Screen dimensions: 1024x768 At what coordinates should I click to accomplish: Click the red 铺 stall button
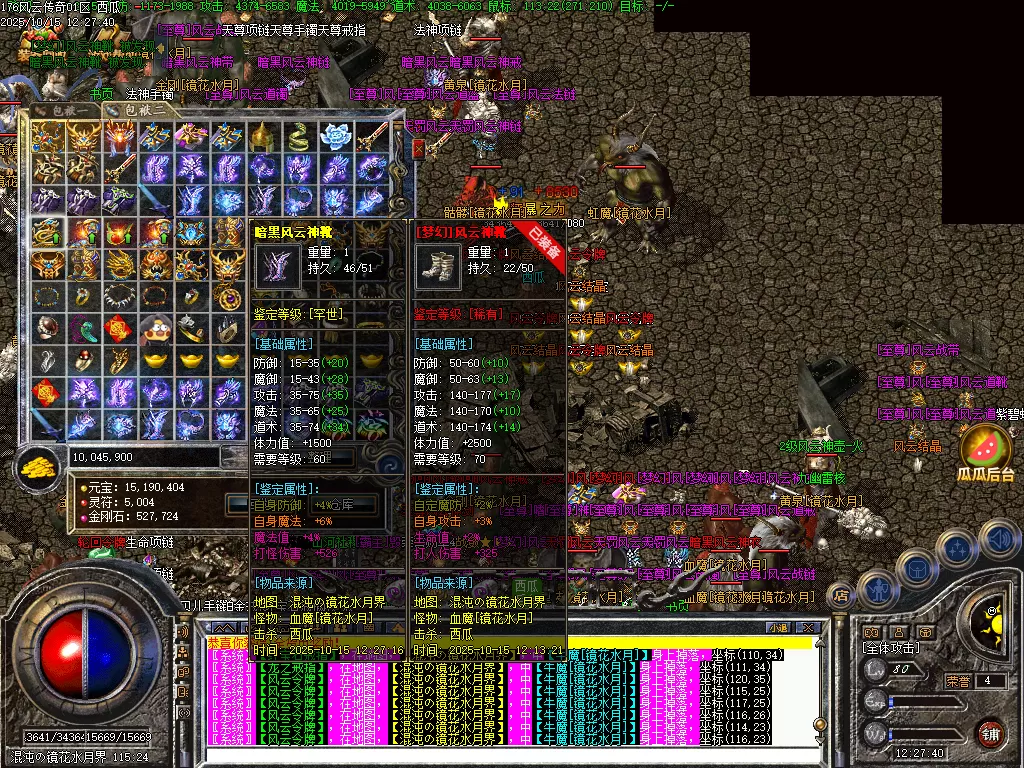tap(990, 732)
